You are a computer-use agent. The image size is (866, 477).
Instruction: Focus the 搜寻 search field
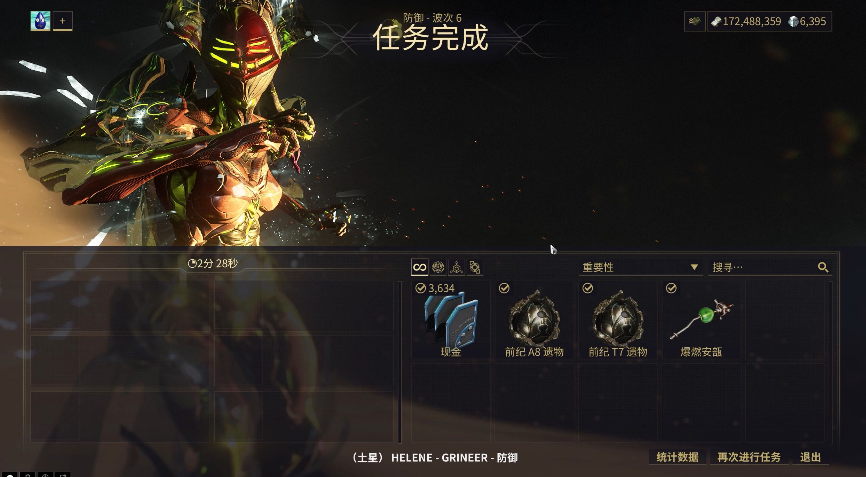[x=763, y=267]
